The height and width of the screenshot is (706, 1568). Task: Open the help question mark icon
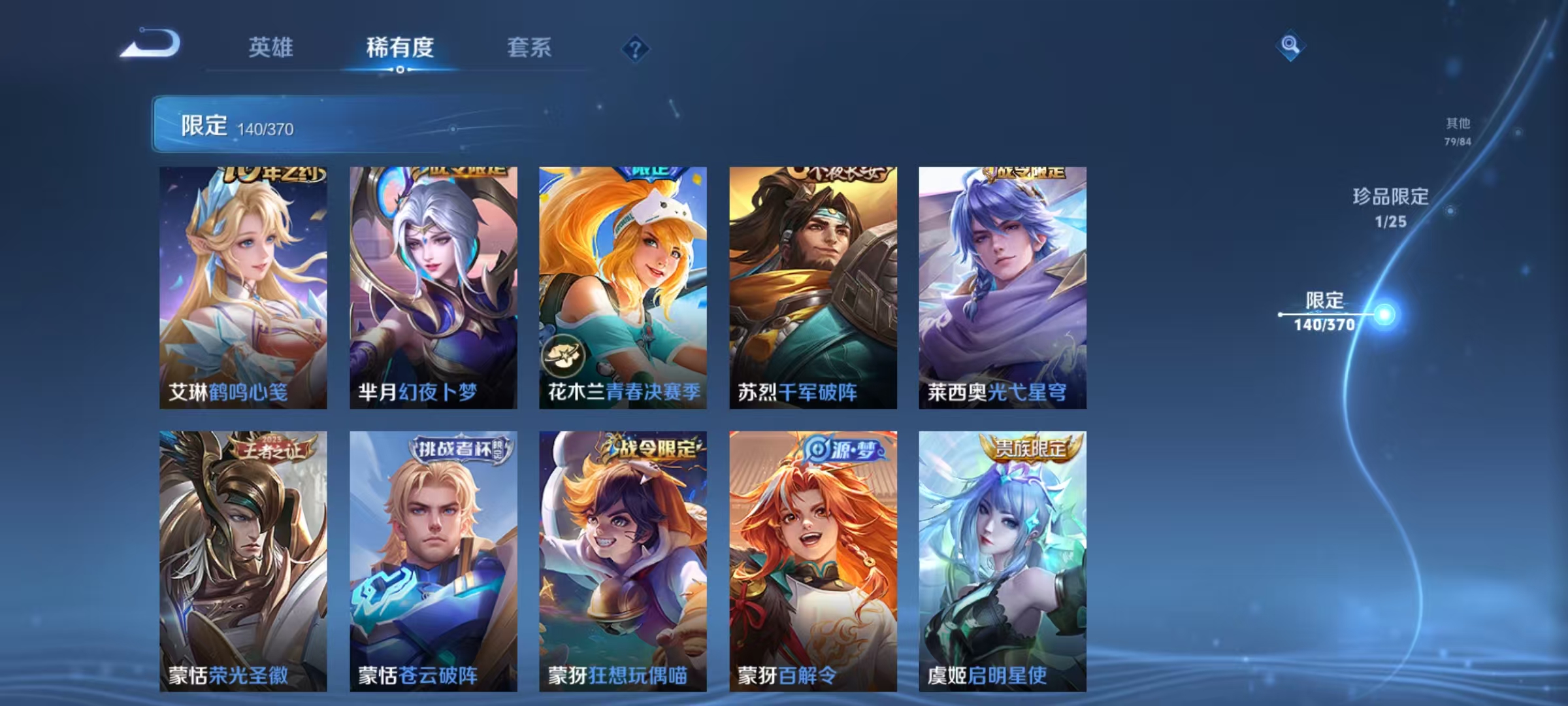click(636, 48)
